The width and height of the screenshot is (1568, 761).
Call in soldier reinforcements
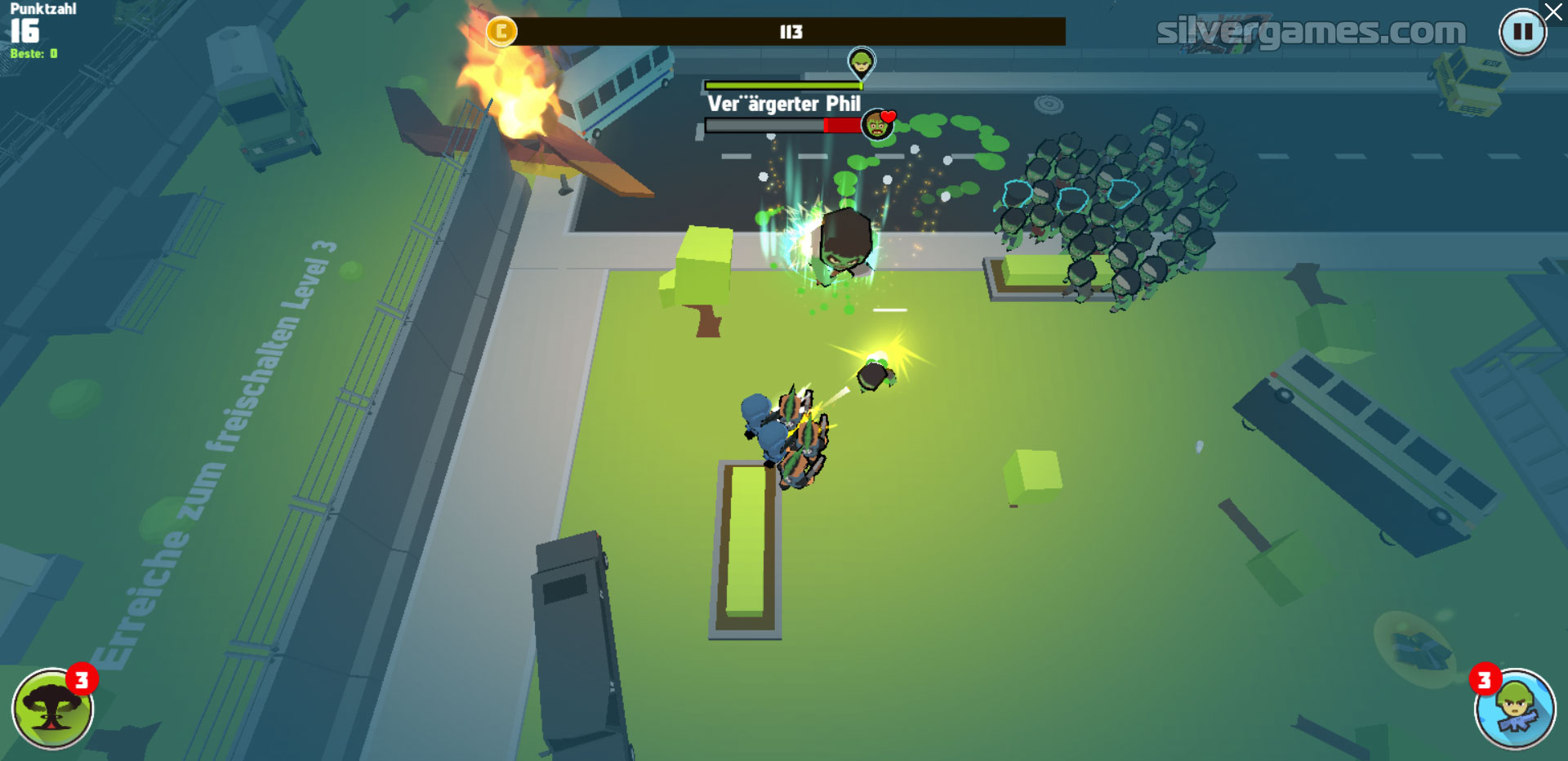click(x=1515, y=709)
